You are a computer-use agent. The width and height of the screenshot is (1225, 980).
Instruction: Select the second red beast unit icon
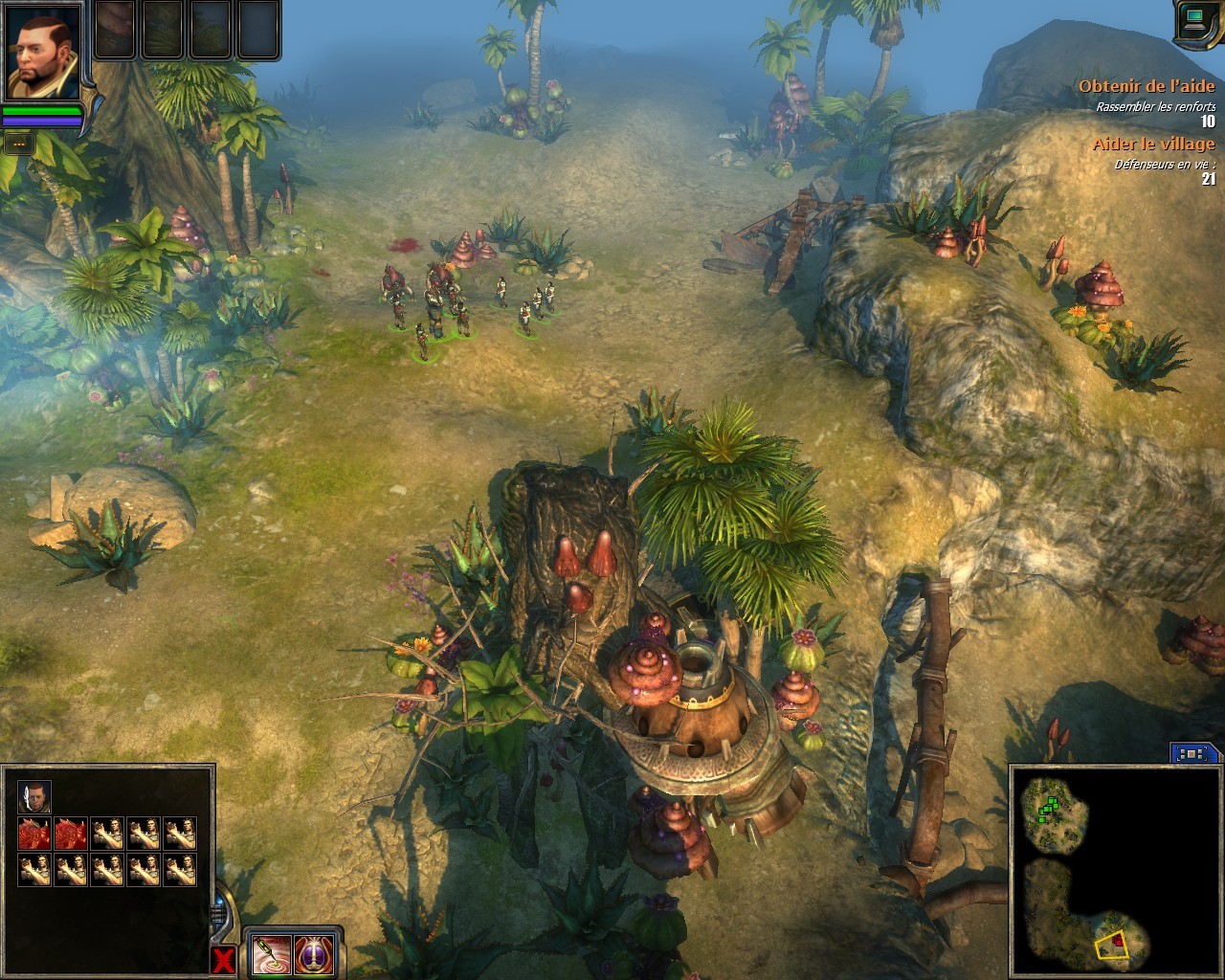point(71,834)
